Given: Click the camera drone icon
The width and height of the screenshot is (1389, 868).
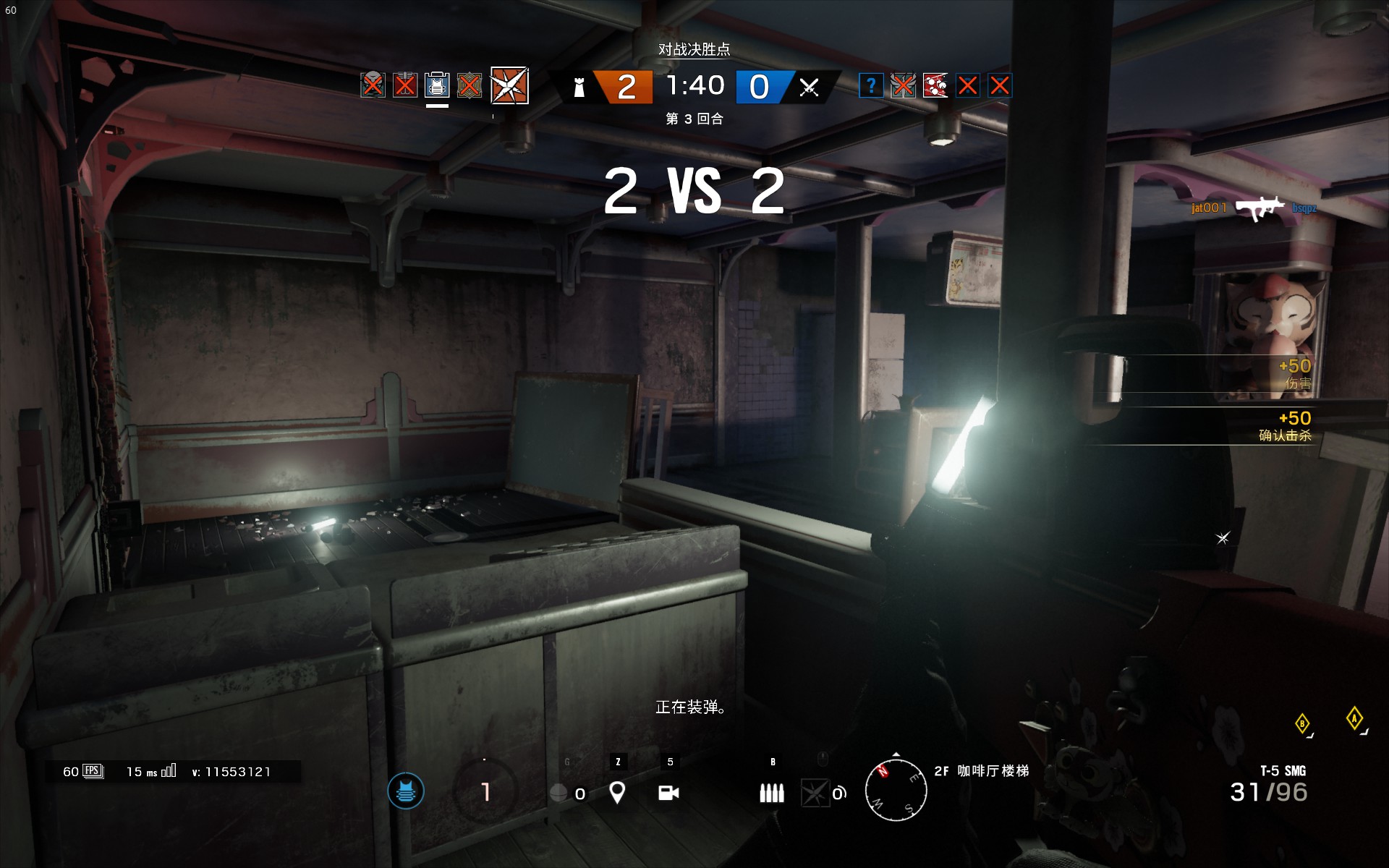Looking at the screenshot, I should 666,793.
